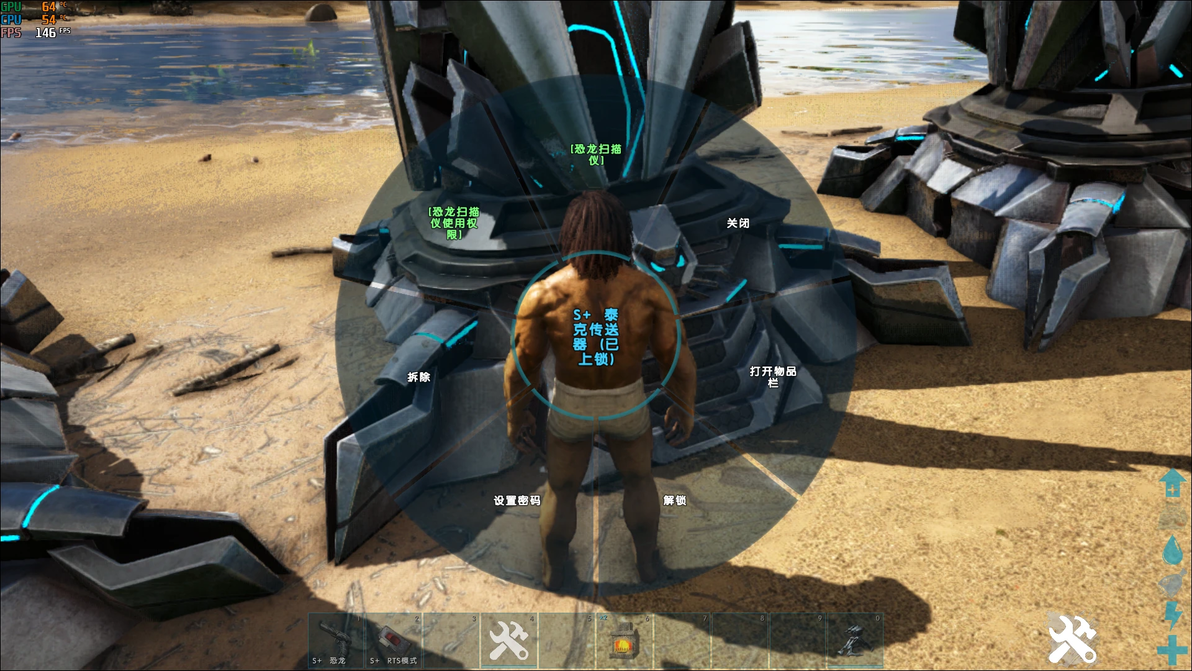The height and width of the screenshot is (671, 1192).
Task: Select 恐龙扫描仪使用权限 in the radial menu
Action: (454, 223)
